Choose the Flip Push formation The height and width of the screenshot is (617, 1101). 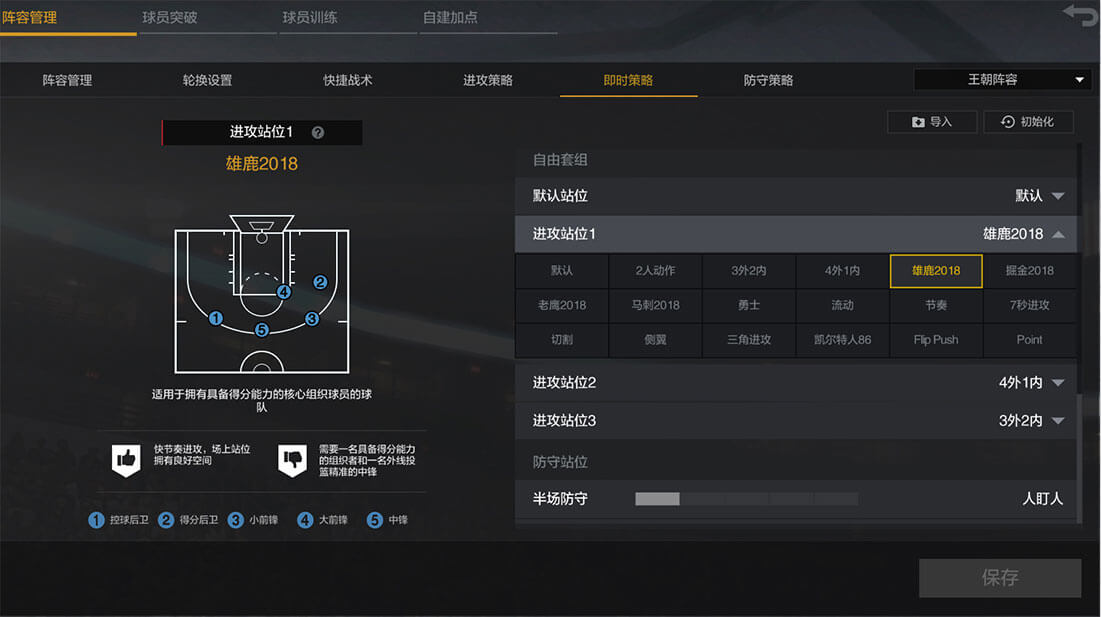coord(936,340)
